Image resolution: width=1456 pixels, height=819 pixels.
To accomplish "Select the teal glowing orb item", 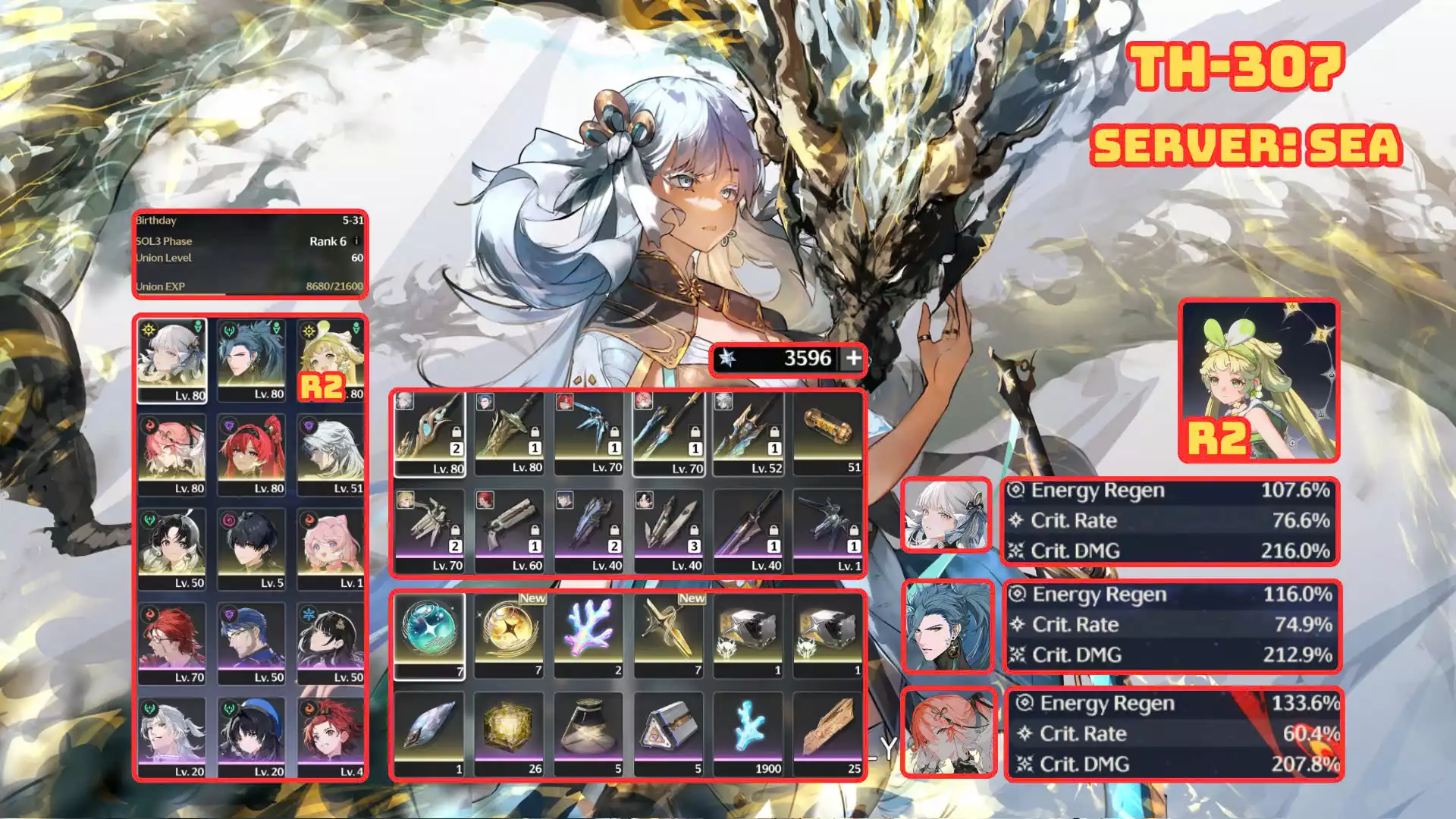I will coord(429,635).
